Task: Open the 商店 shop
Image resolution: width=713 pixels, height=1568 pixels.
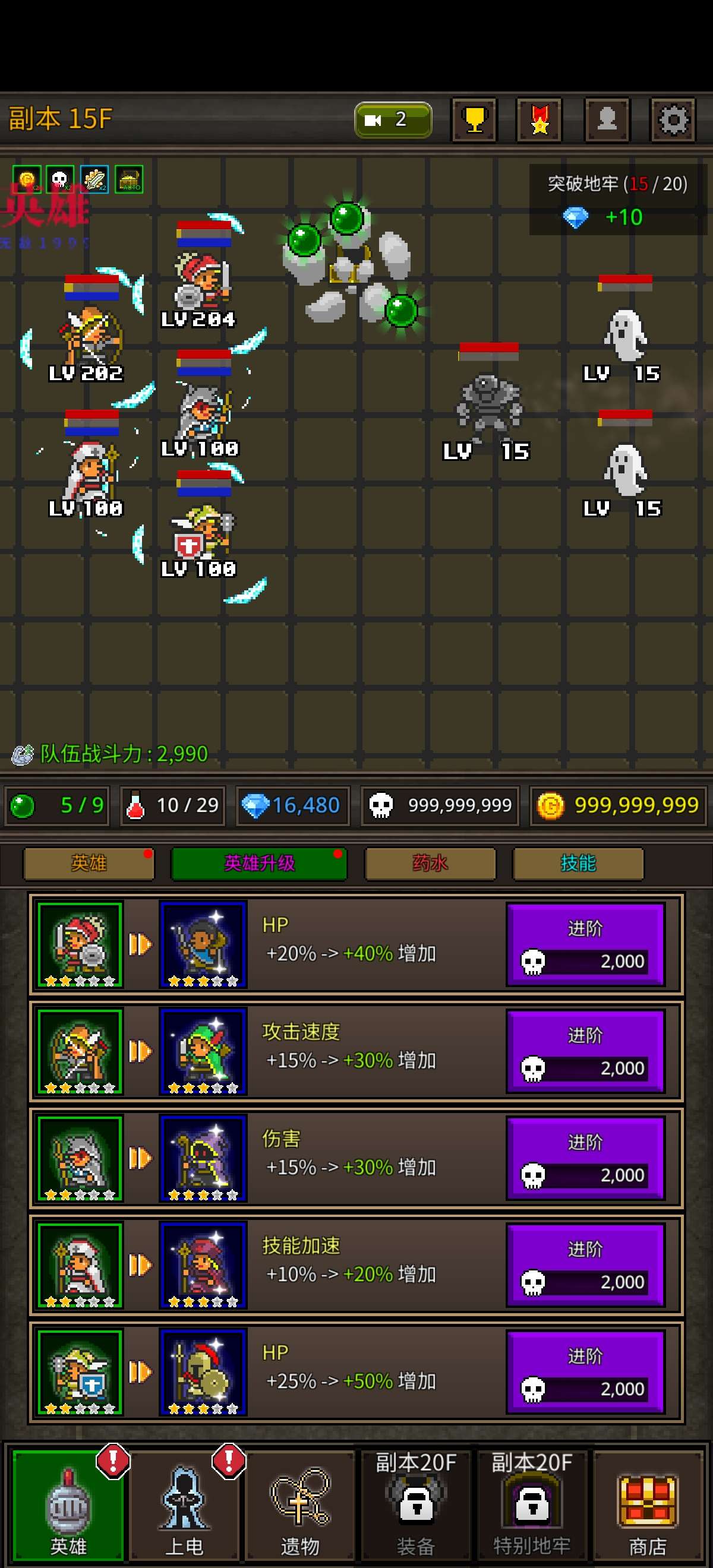Action: pos(647,1505)
